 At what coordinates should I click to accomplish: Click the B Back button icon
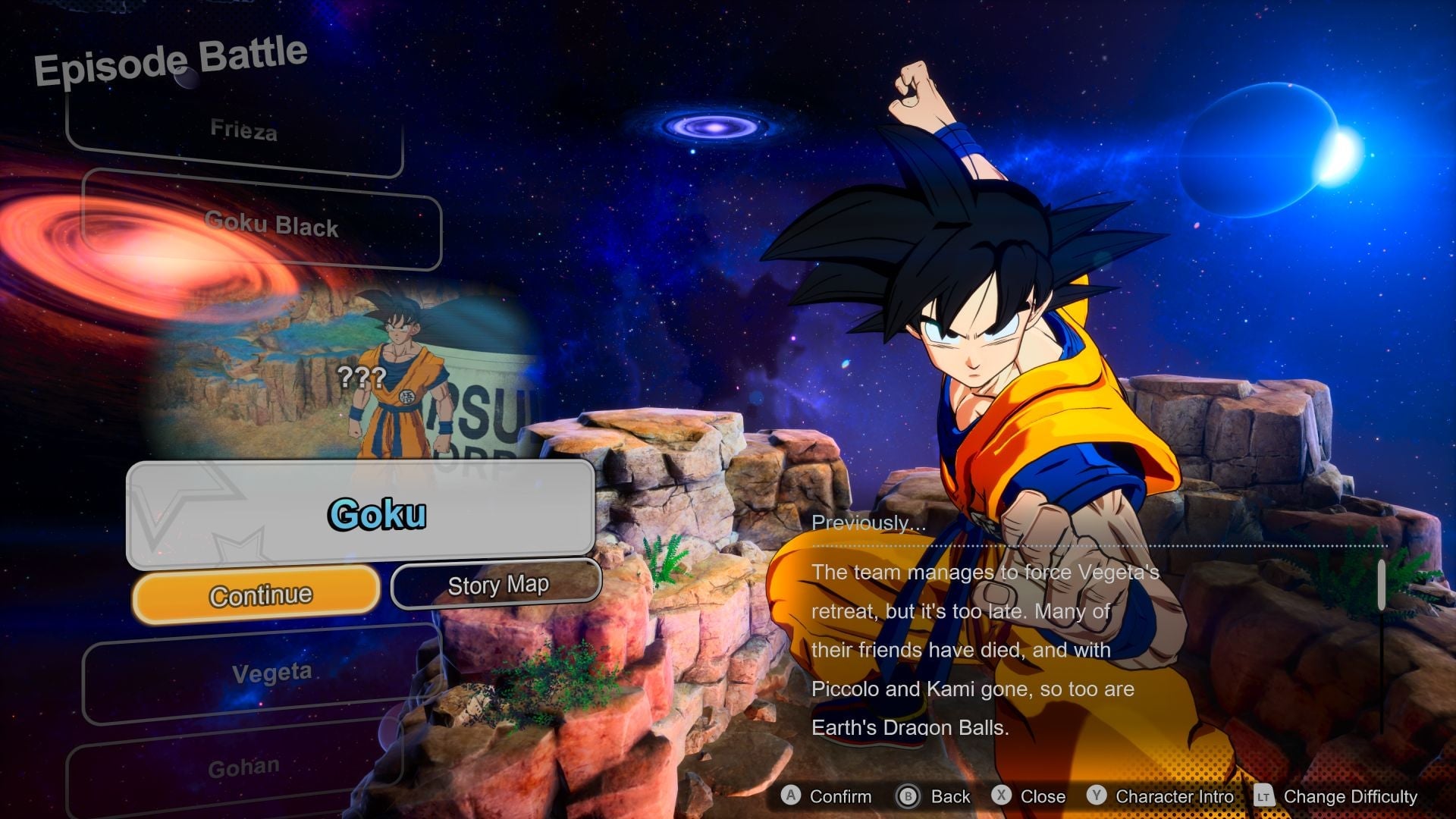910,797
